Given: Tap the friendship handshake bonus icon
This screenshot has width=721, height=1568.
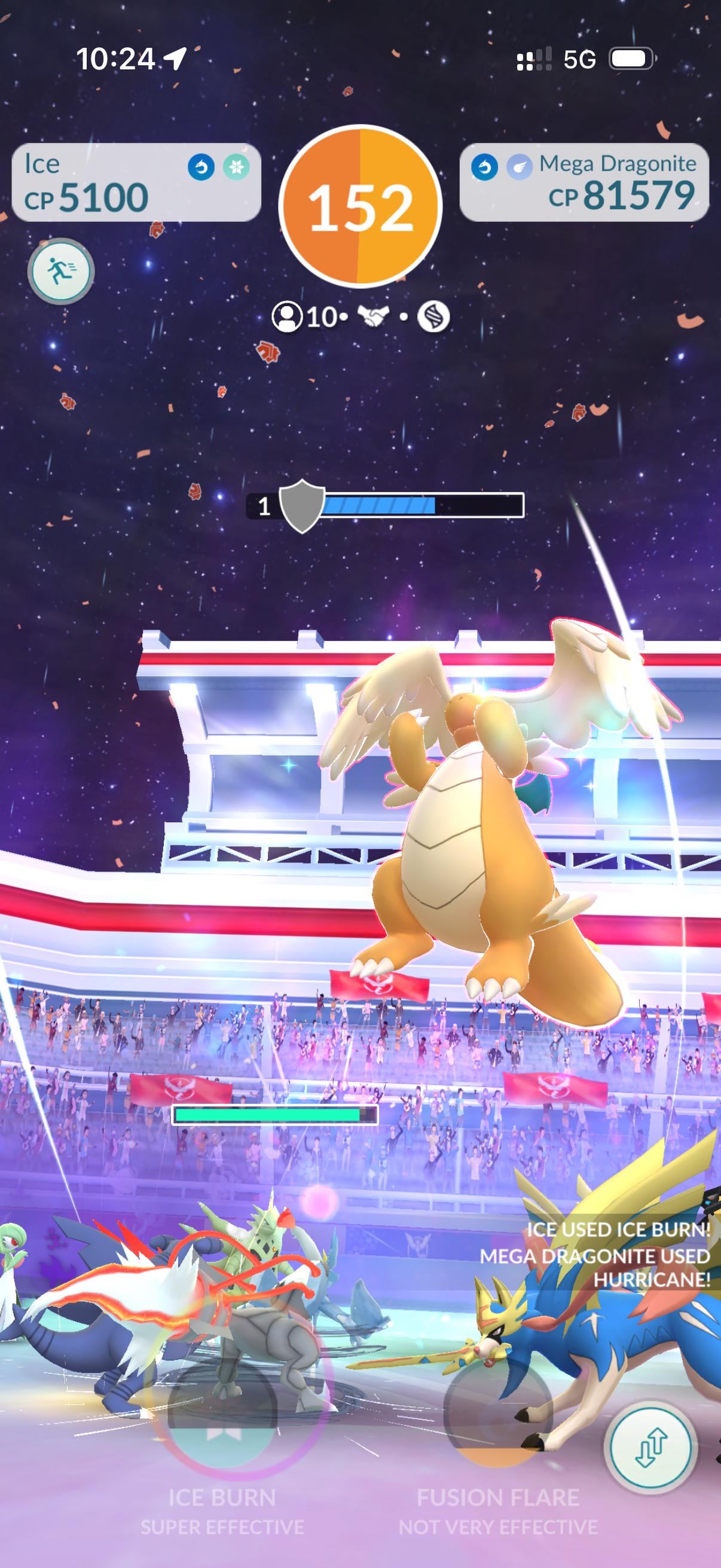Looking at the screenshot, I should 374,316.
